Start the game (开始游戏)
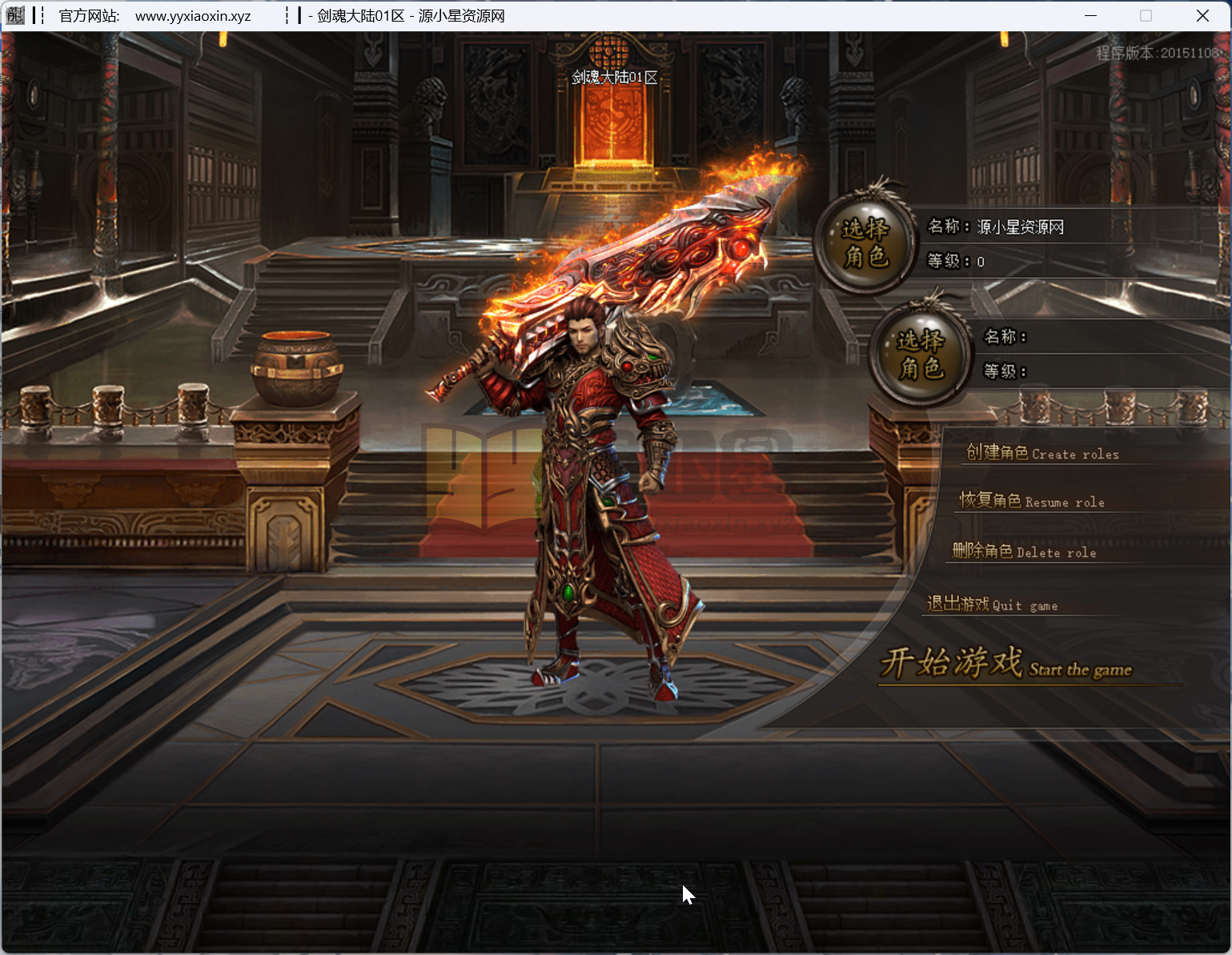The height and width of the screenshot is (955, 1232). tap(1005, 664)
